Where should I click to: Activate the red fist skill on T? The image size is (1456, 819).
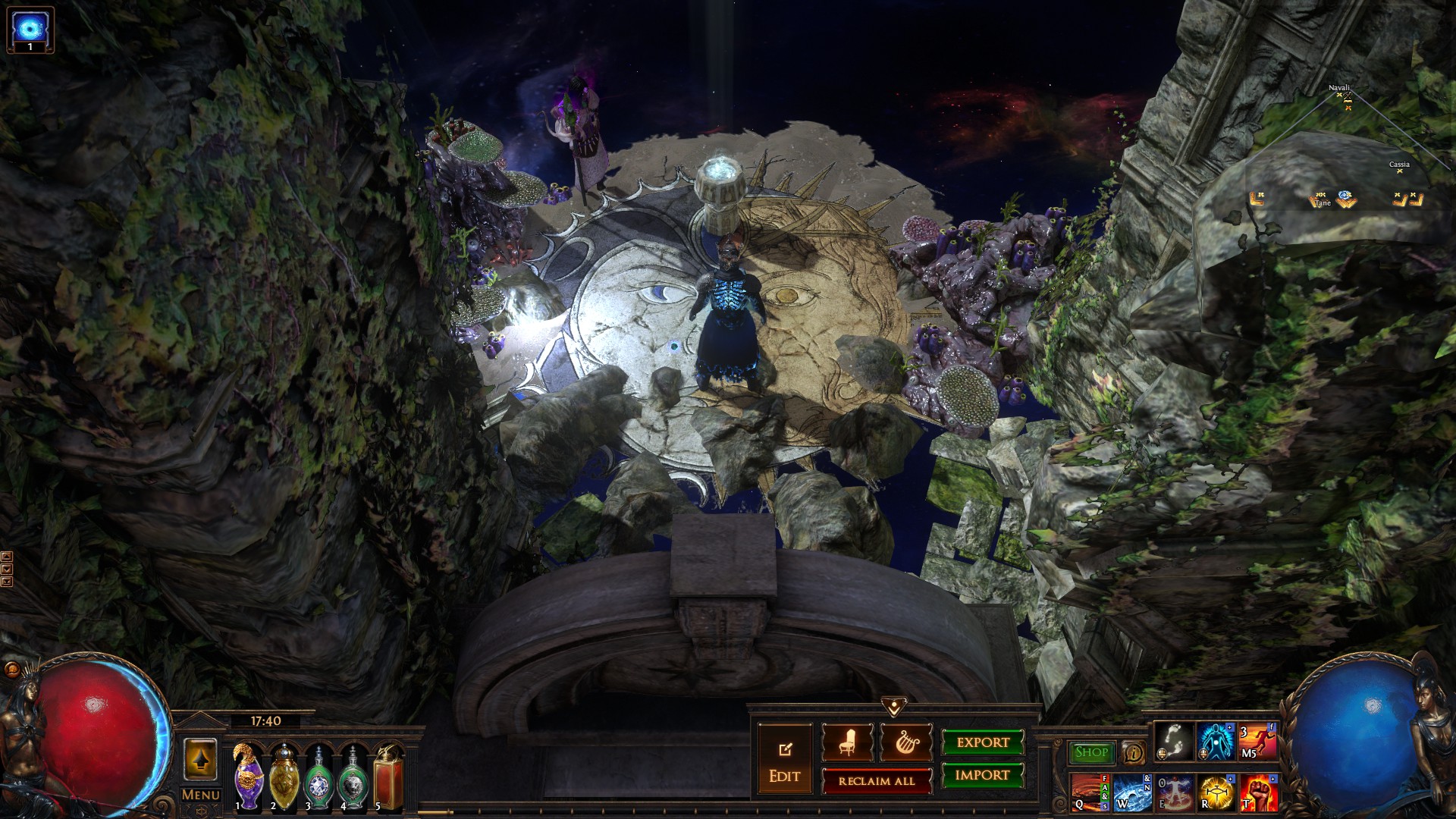click(1258, 792)
